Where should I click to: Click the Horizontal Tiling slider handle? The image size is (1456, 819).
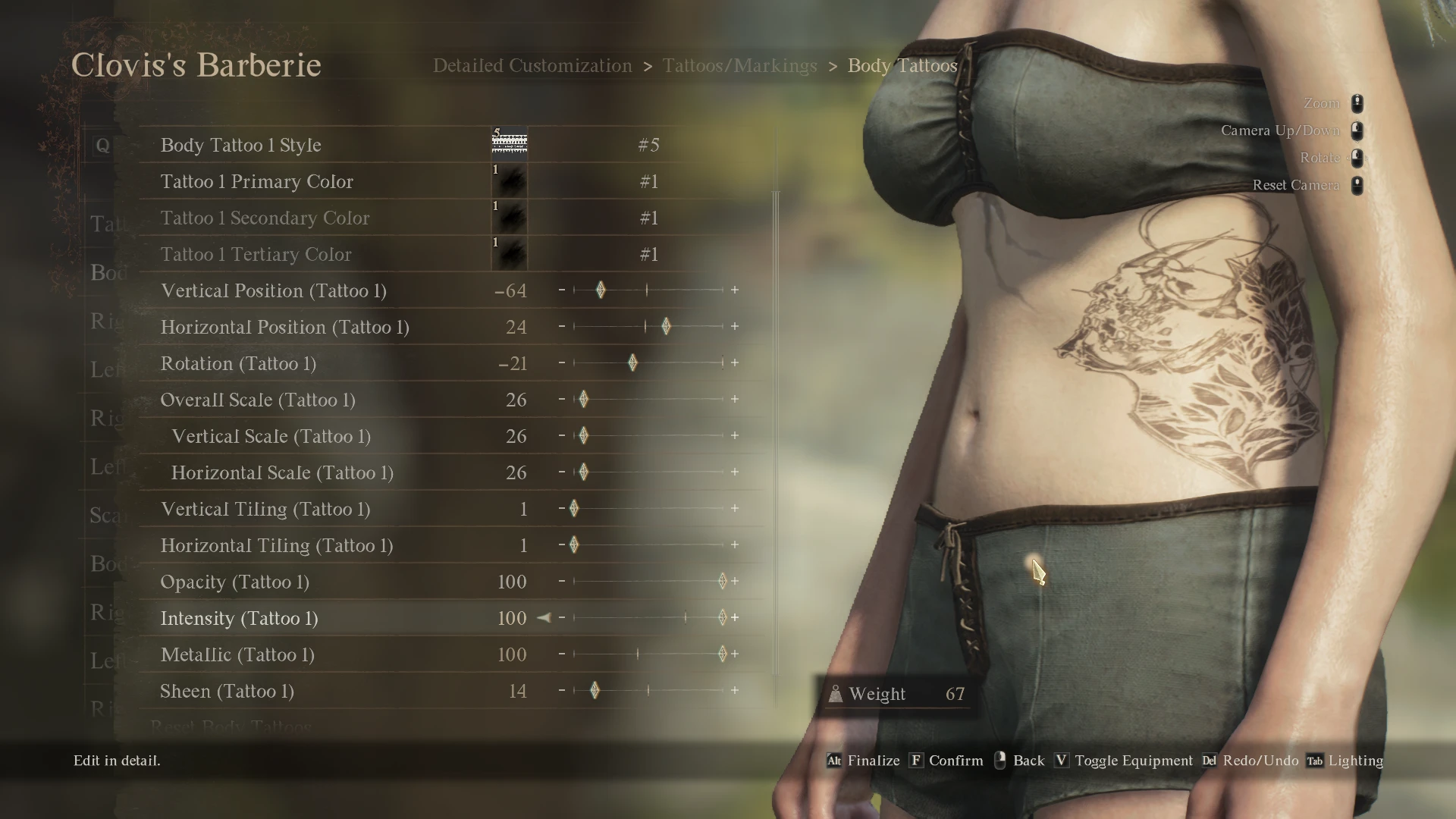(x=574, y=545)
